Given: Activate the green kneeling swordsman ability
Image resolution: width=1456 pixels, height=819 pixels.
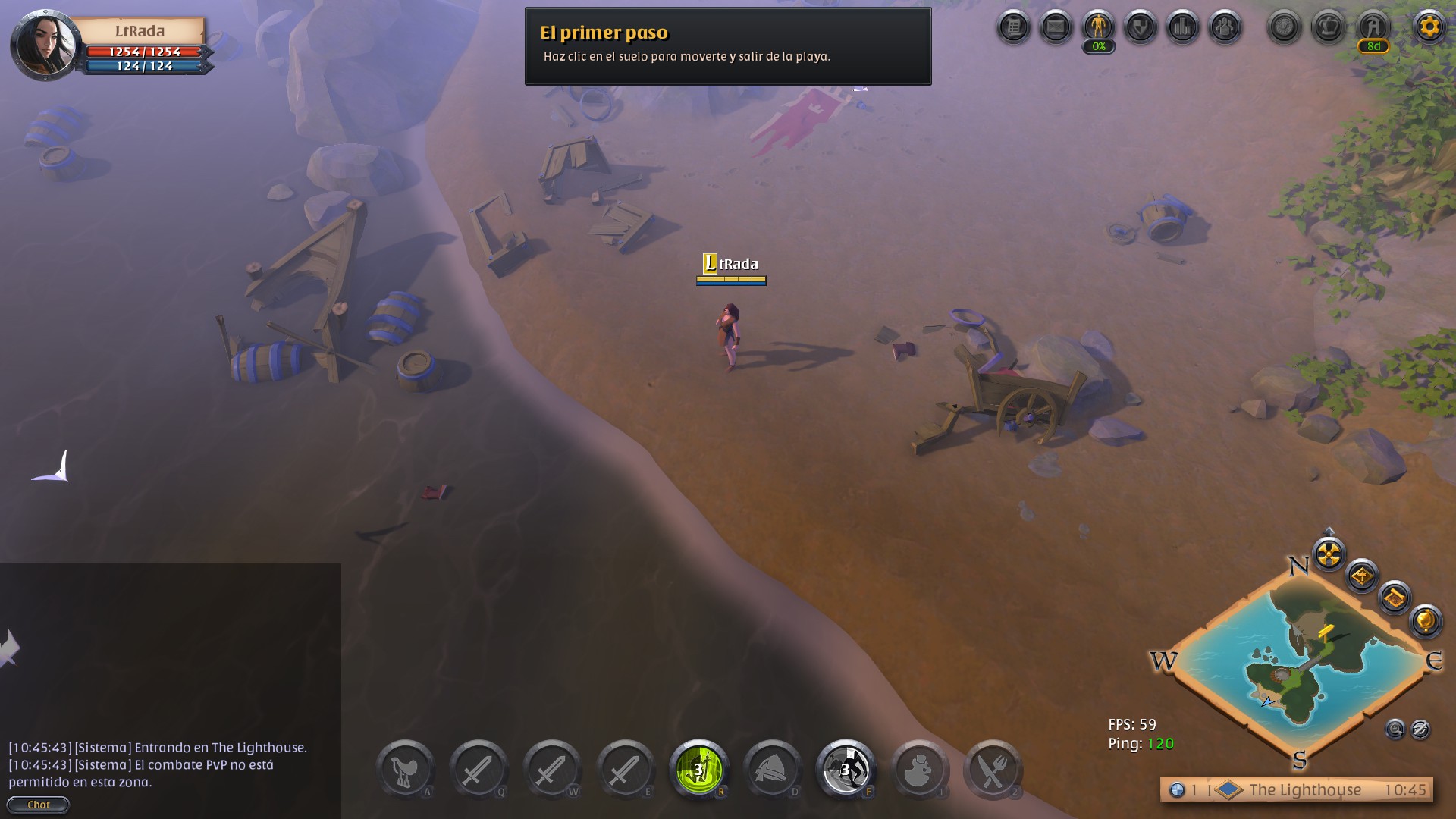Looking at the screenshot, I should (699, 770).
